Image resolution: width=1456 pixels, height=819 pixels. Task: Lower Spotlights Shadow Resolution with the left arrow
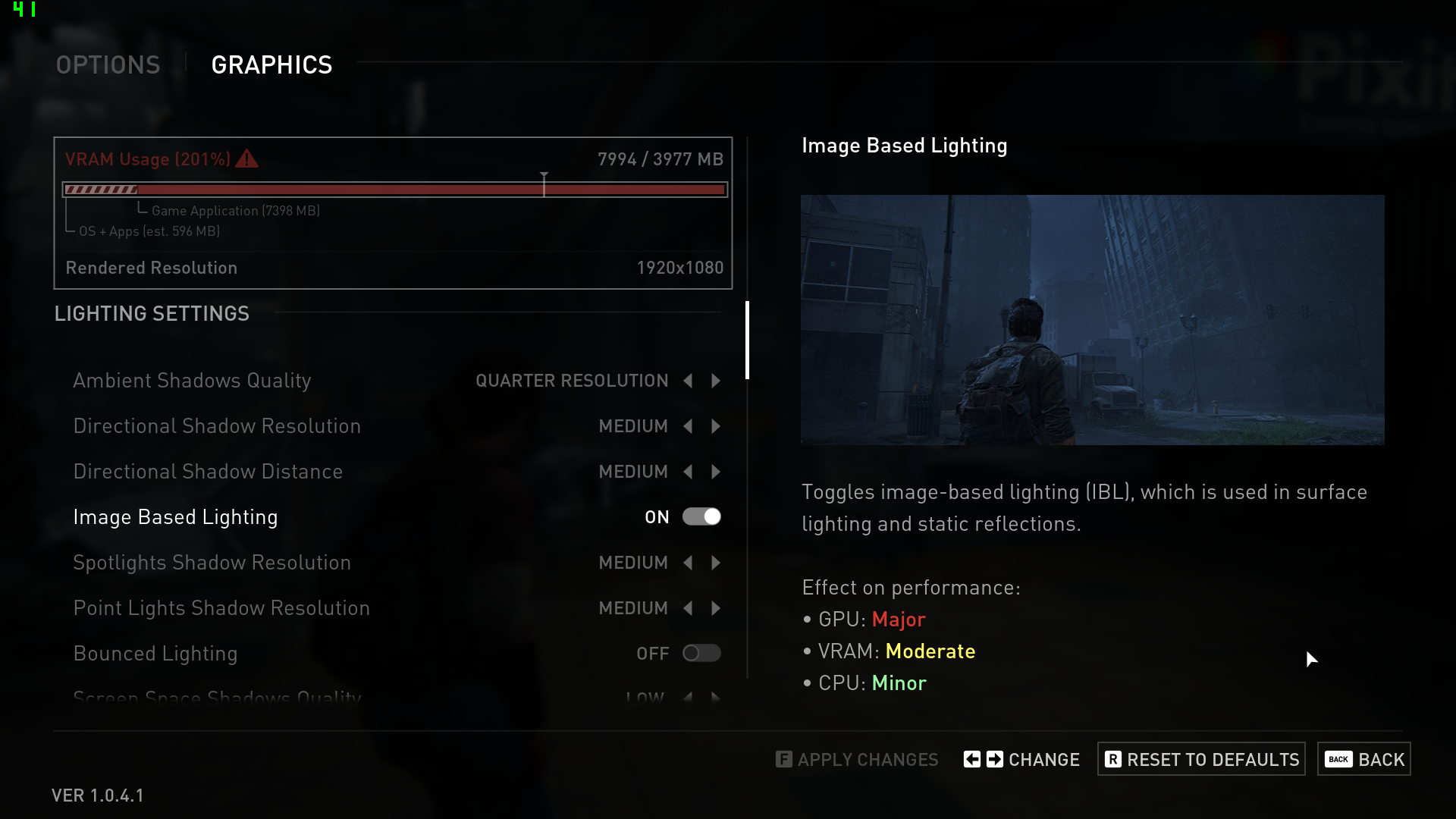click(688, 563)
